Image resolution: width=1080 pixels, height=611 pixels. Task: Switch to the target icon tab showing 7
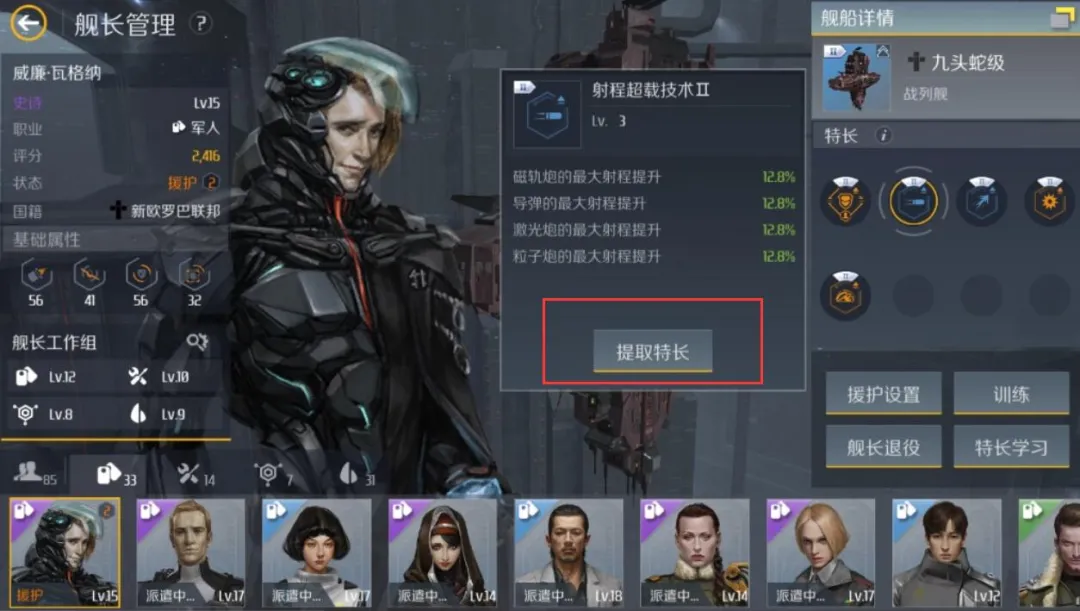[x=274, y=474]
